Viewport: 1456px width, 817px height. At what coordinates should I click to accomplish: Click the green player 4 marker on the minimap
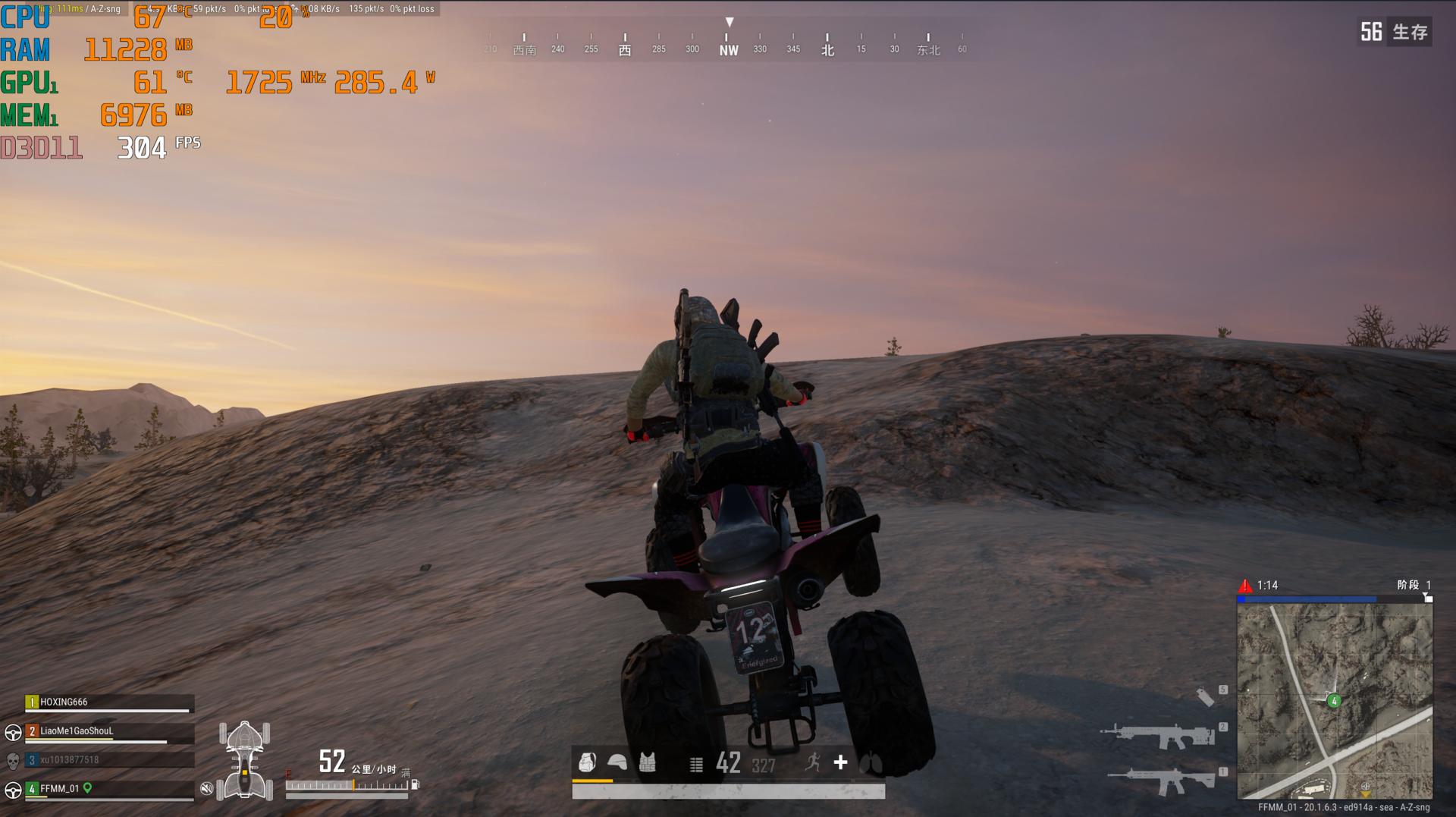click(x=1334, y=701)
